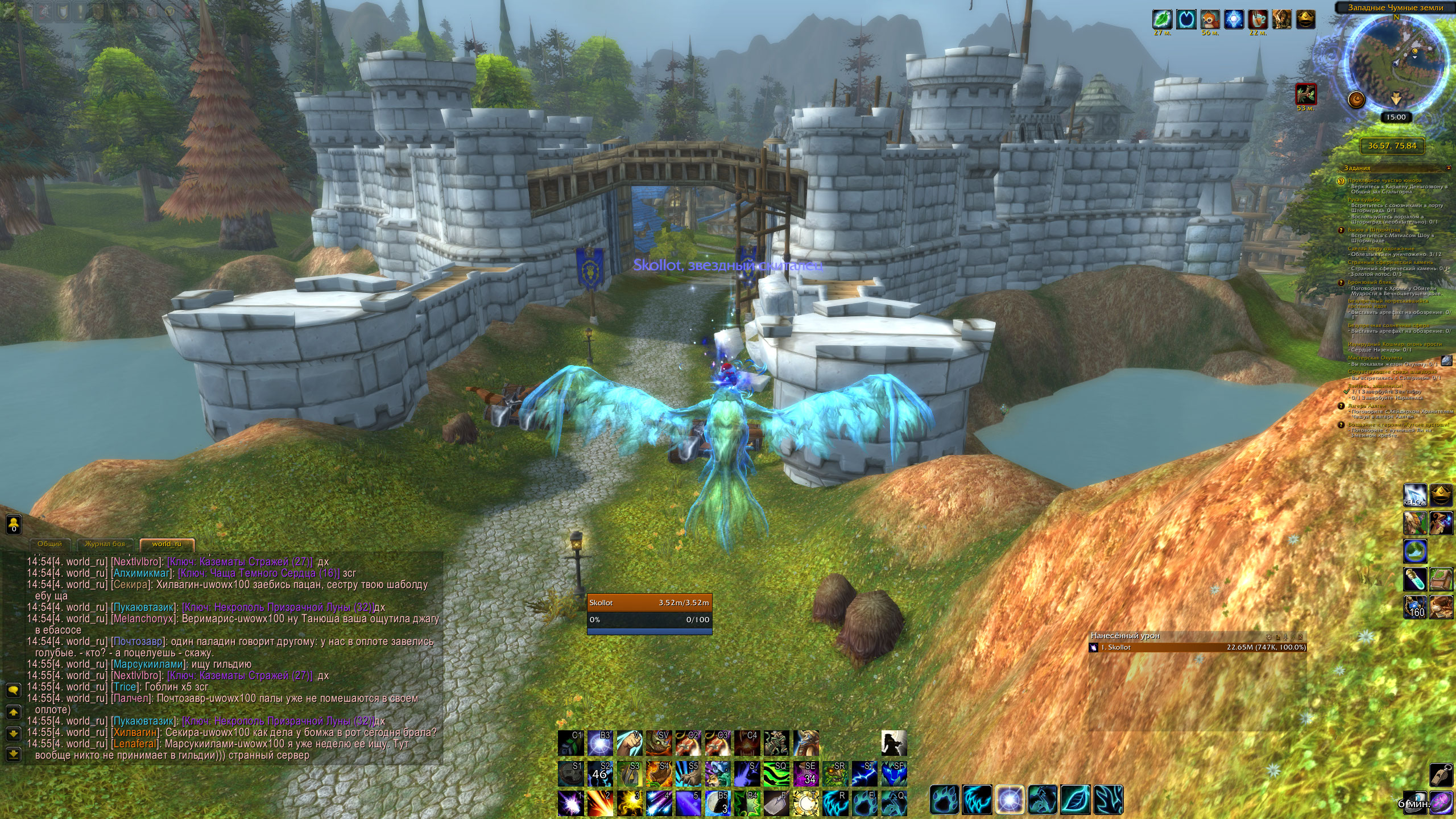Activate the shovel ability bound to F
Screen dimensions: 1456x819
click(x=776, y=803)
